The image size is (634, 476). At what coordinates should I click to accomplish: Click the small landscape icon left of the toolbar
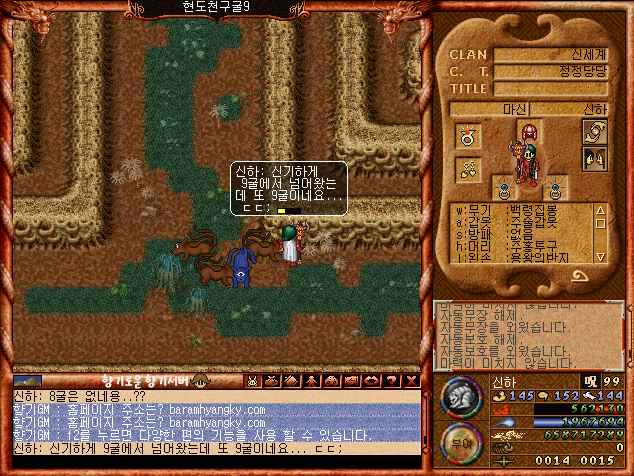27,381
